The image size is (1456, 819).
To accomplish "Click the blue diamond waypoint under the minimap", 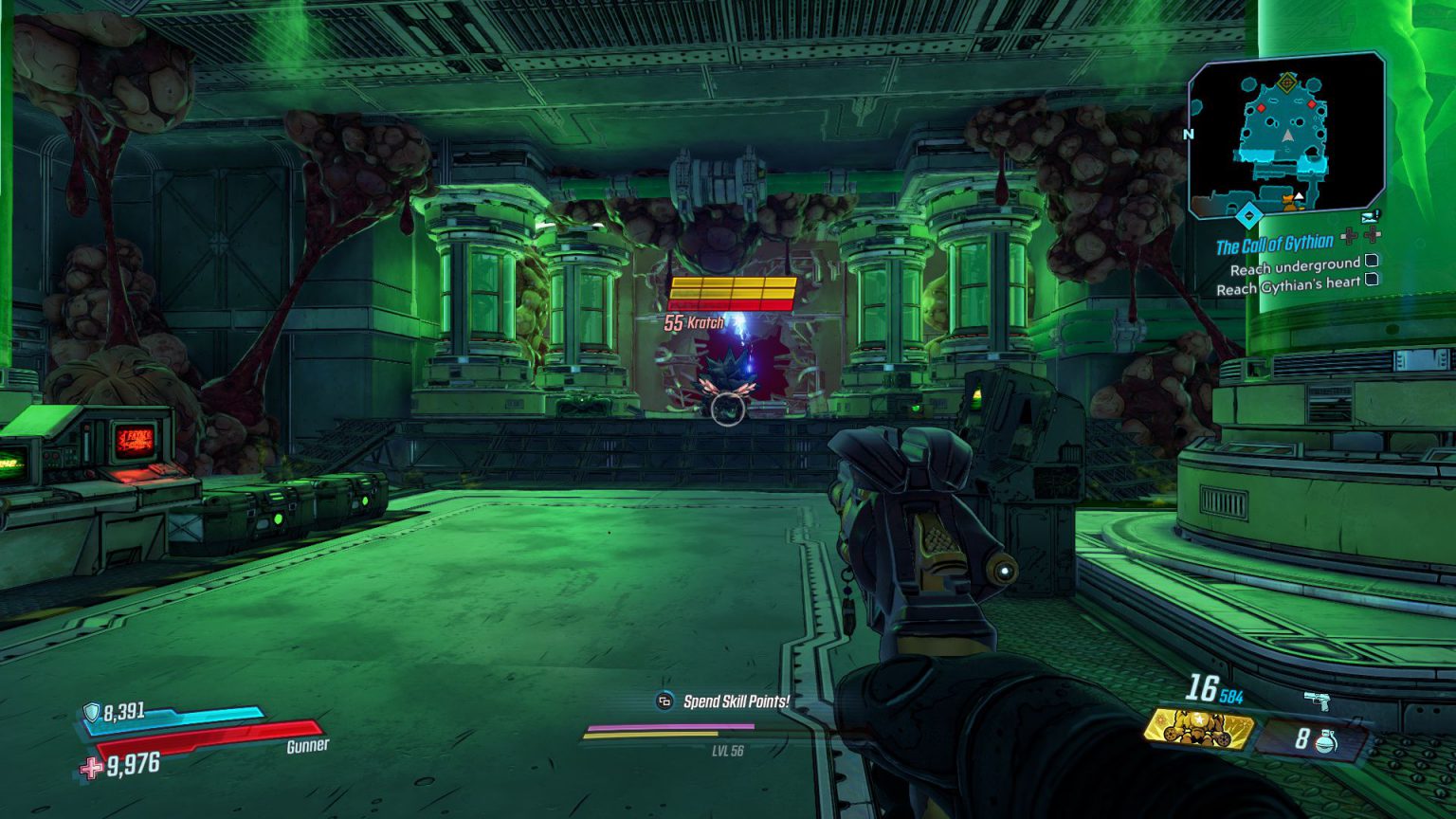I will tap(1250, 216).
